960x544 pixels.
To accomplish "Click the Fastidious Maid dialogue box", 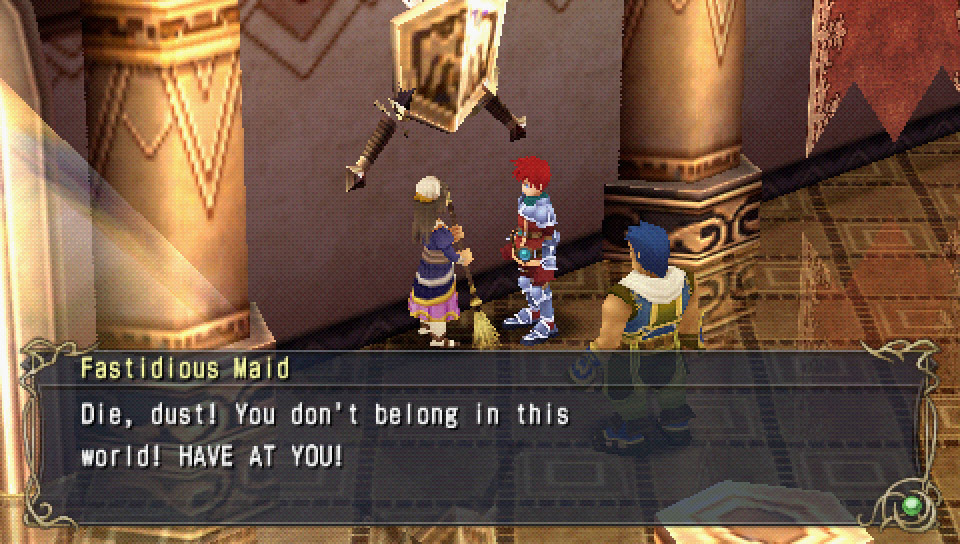I will coord(480,437).
